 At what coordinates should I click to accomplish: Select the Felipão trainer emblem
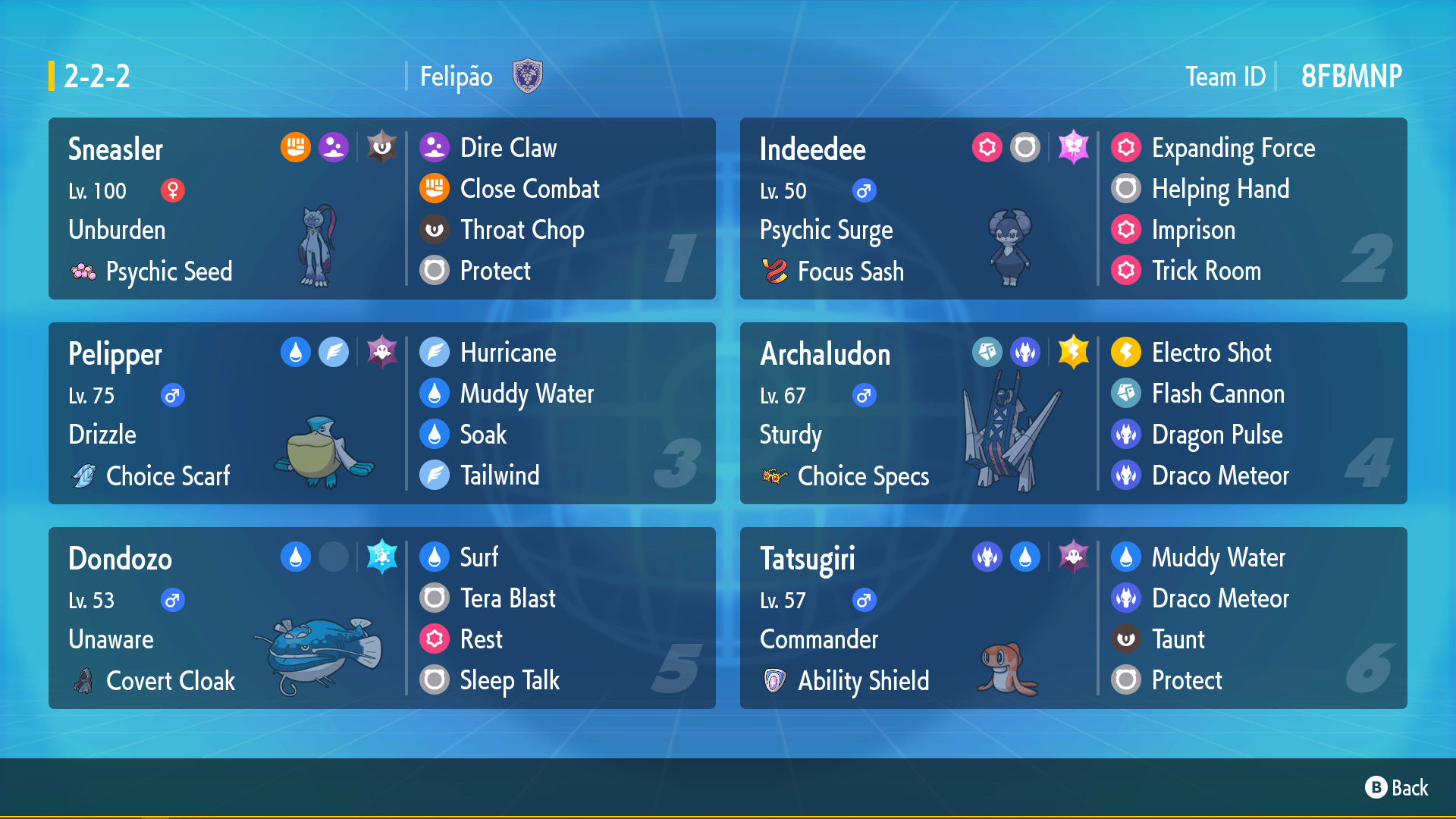[527, 77]
